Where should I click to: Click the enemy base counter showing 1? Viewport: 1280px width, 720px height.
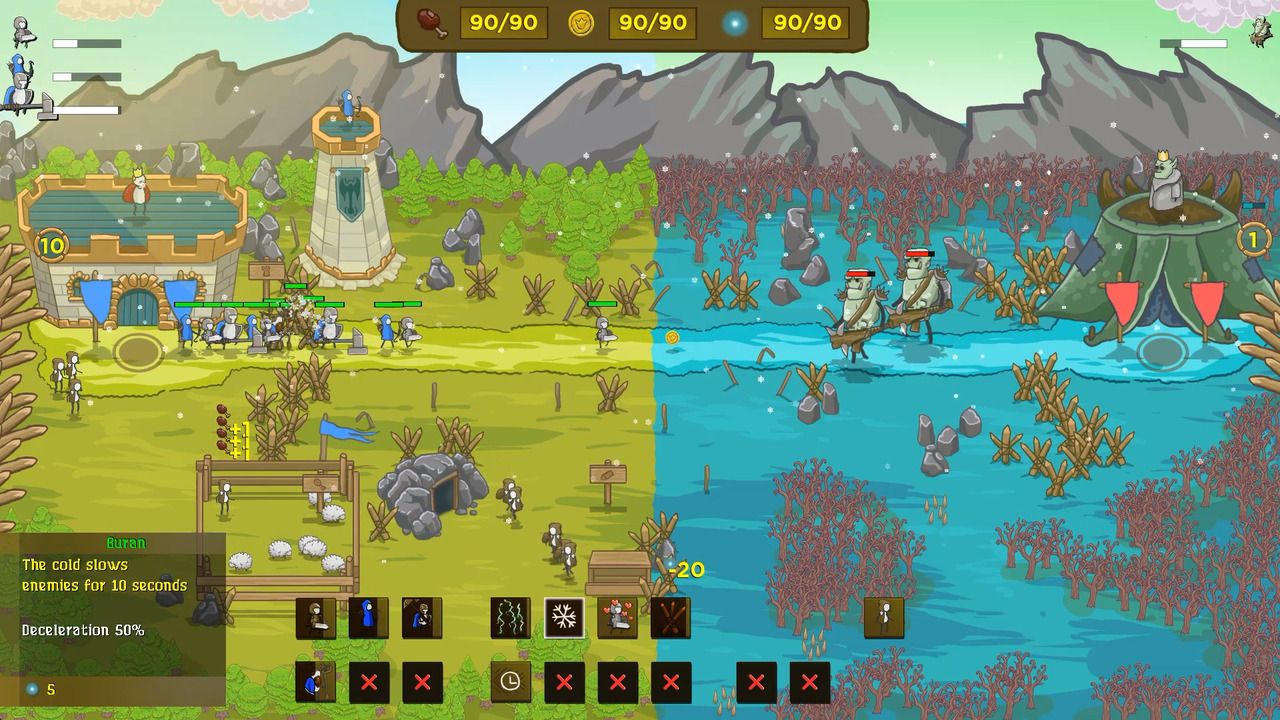tap(1252, 238)
